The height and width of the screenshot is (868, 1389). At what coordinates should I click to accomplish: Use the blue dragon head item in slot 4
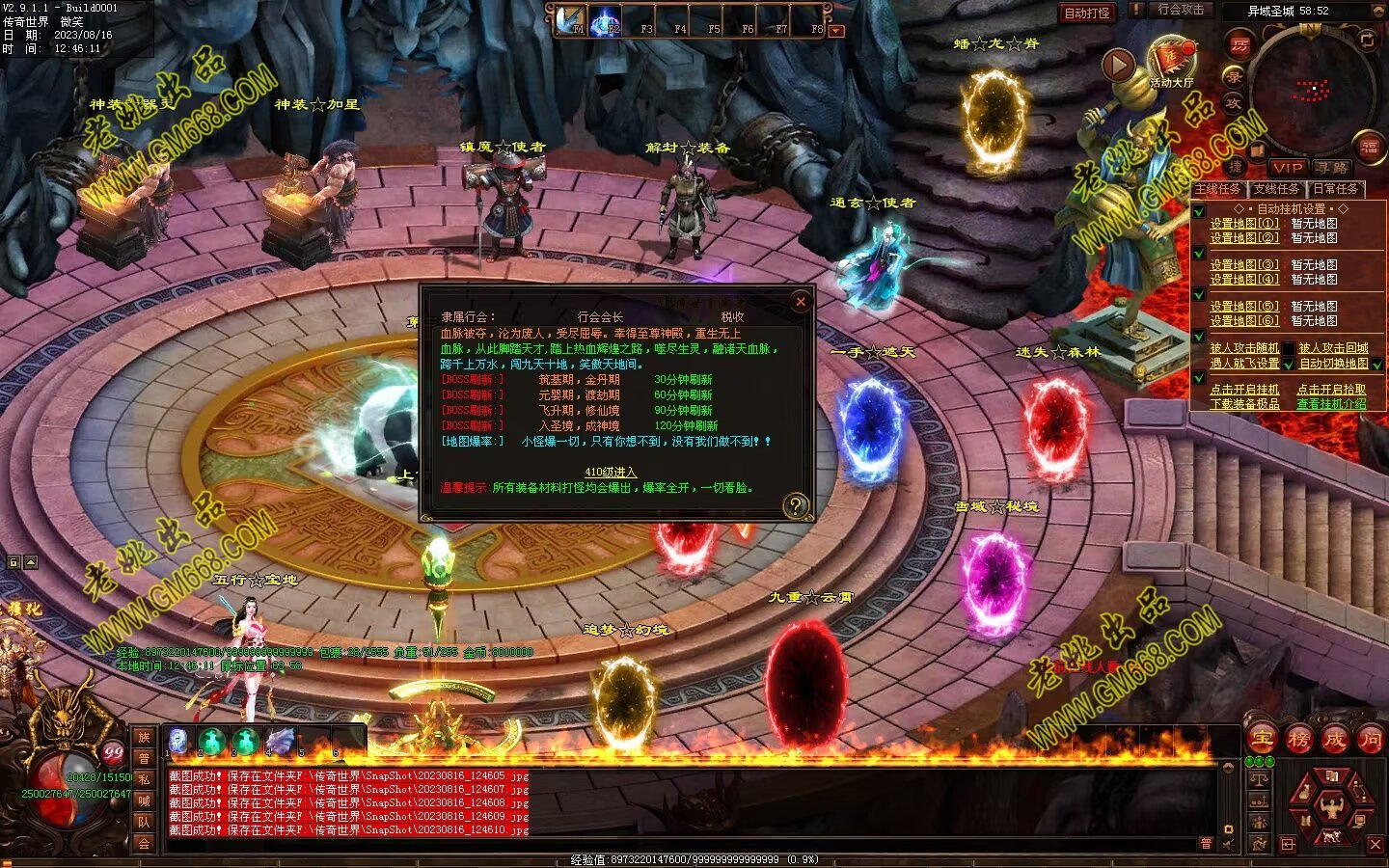tap(281, 741)
